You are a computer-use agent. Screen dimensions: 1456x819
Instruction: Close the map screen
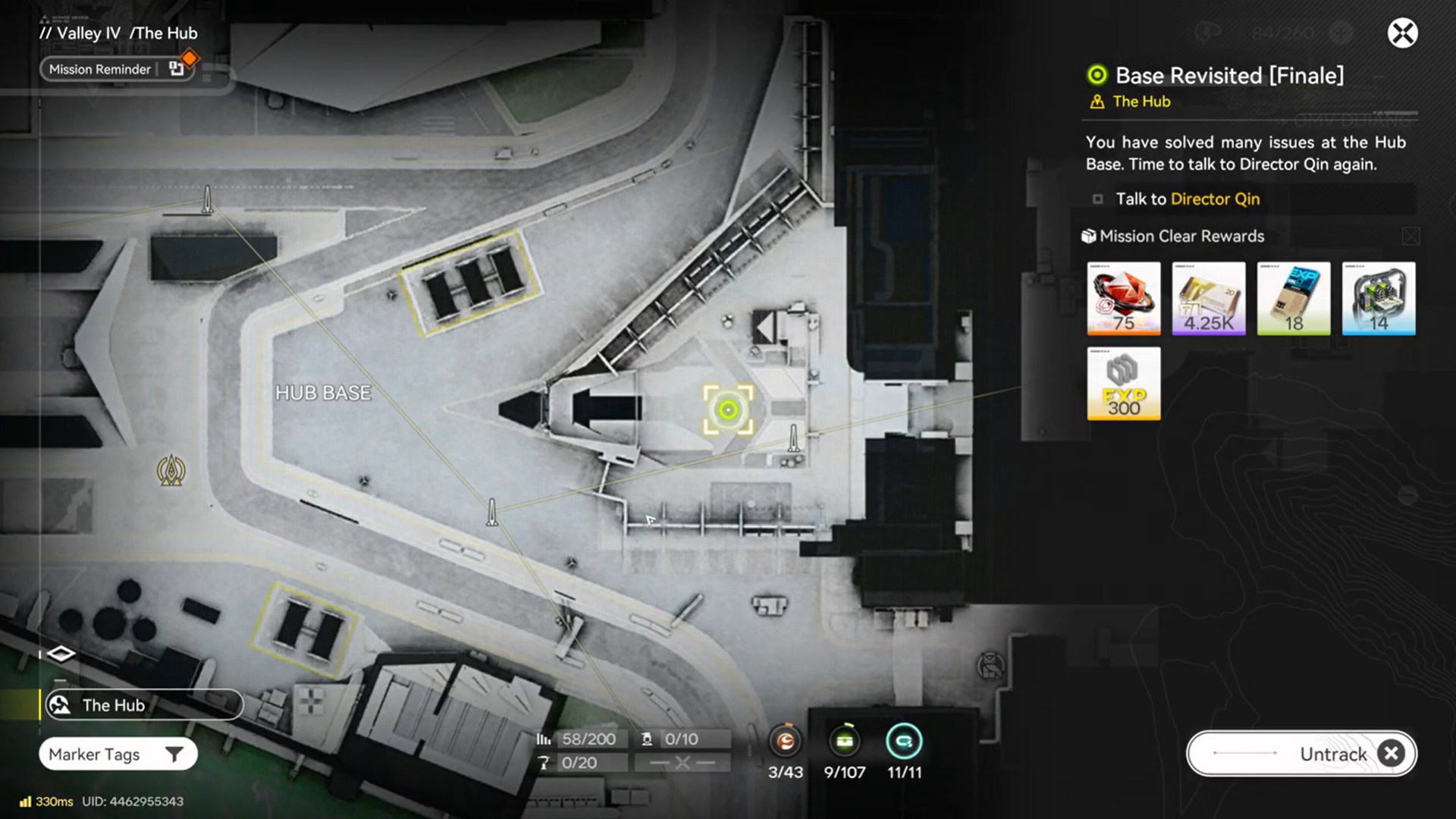click(x=1402, y=33)
